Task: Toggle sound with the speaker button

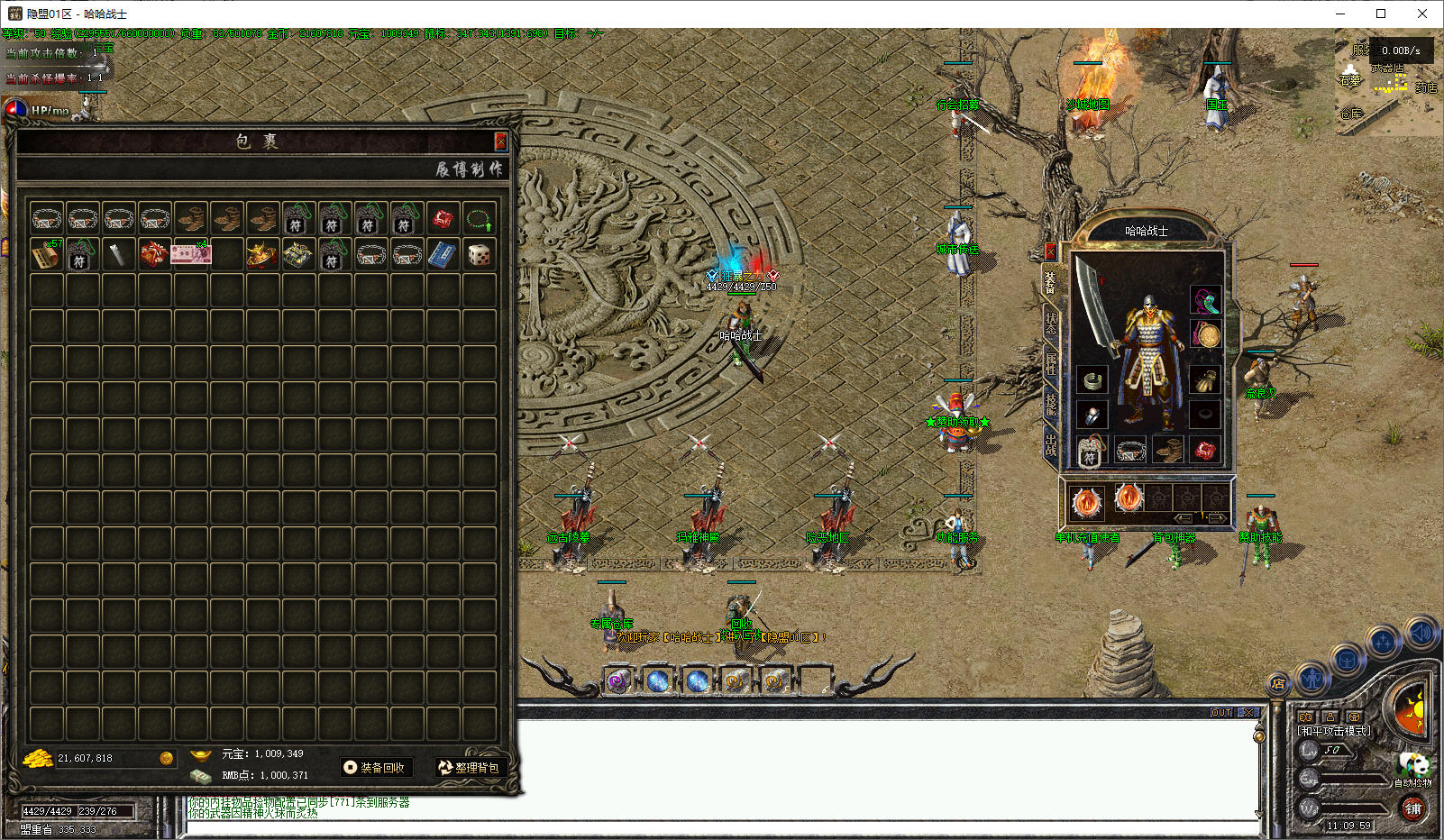Action: coord(1421,634)
